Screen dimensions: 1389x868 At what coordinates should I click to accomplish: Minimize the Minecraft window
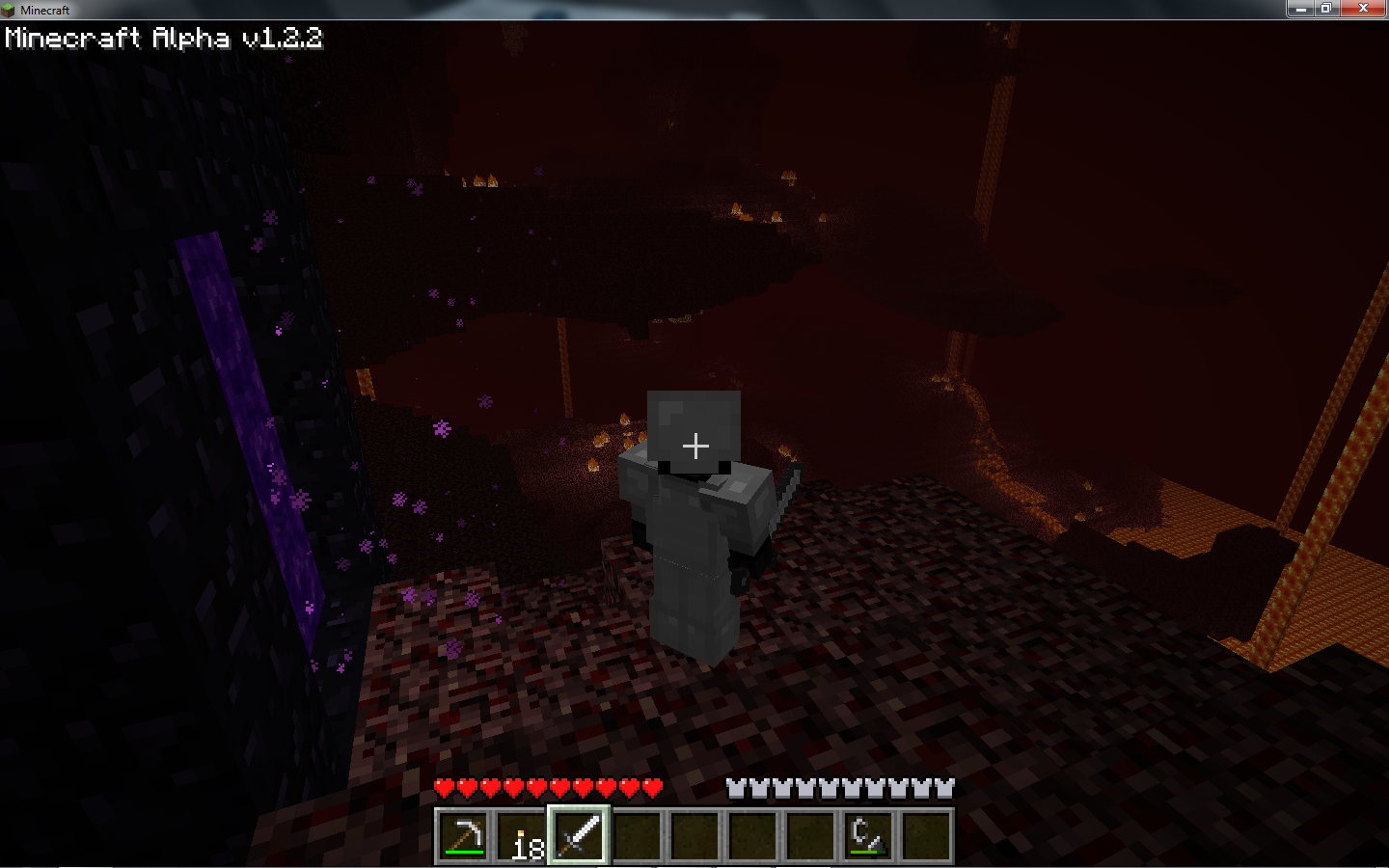(x=1300, y=9)
